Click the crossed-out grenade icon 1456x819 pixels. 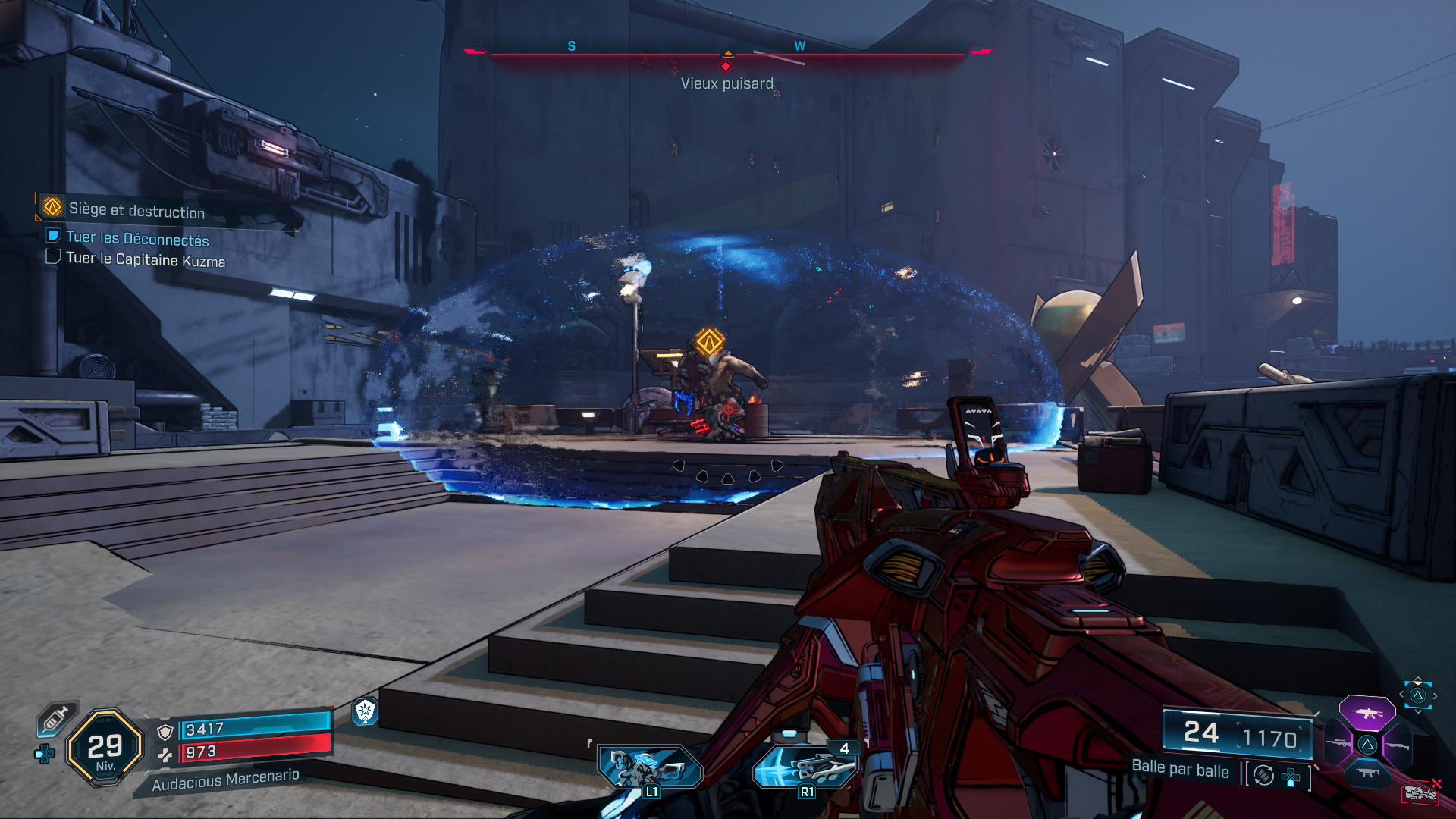tap(1423, 792)
